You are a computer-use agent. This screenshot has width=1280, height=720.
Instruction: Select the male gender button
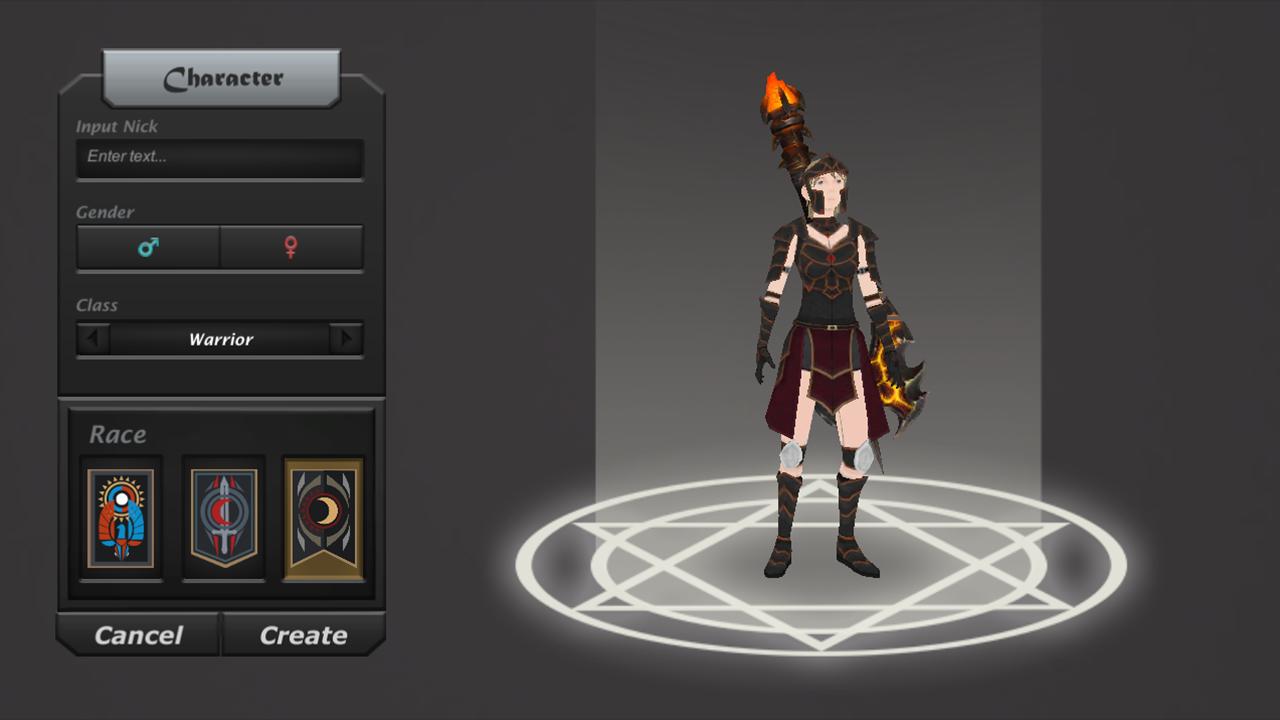[x=148, y=247]
